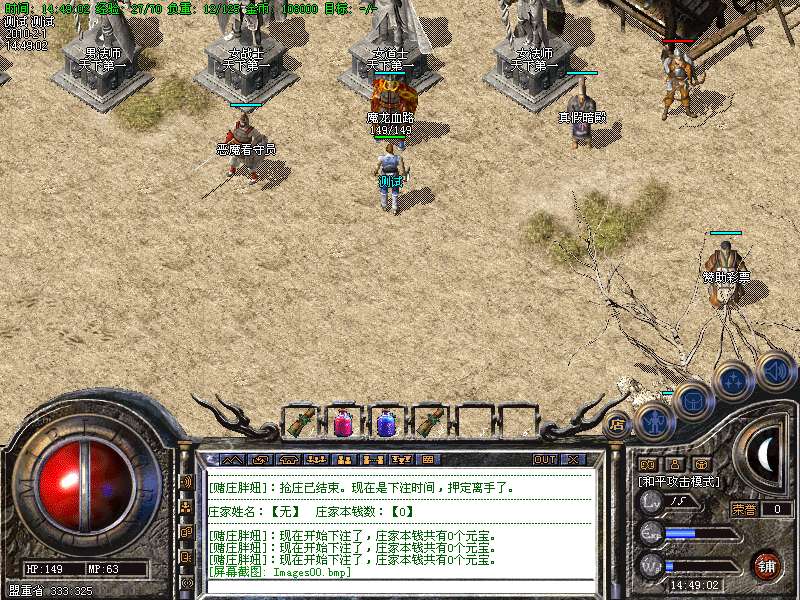Viewport: 800px width, 600px height.
Task: Toggle sound with the speaker button
Action: tap(776, 370)
